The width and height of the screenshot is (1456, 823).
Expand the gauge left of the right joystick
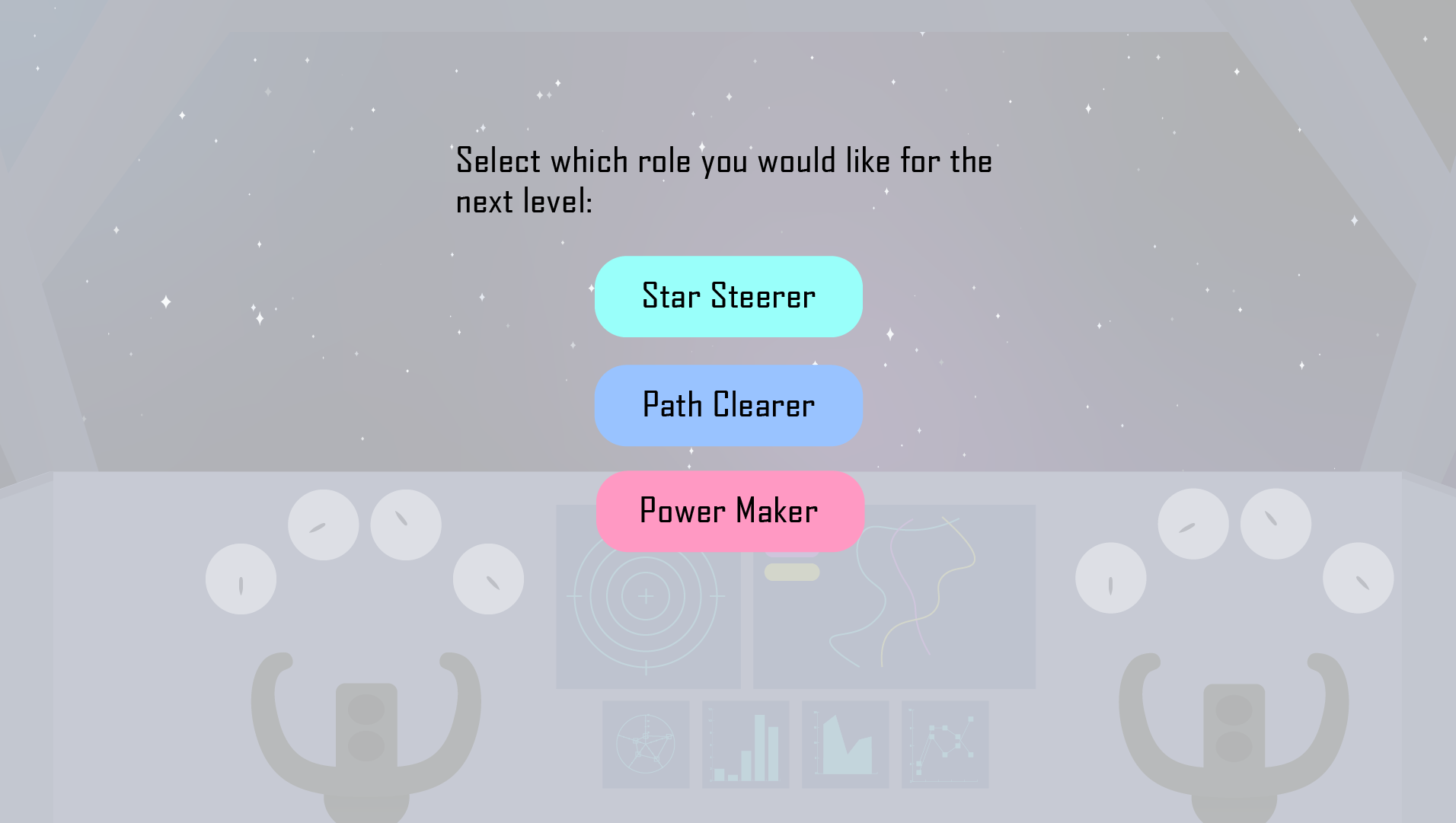(1110, 579)
